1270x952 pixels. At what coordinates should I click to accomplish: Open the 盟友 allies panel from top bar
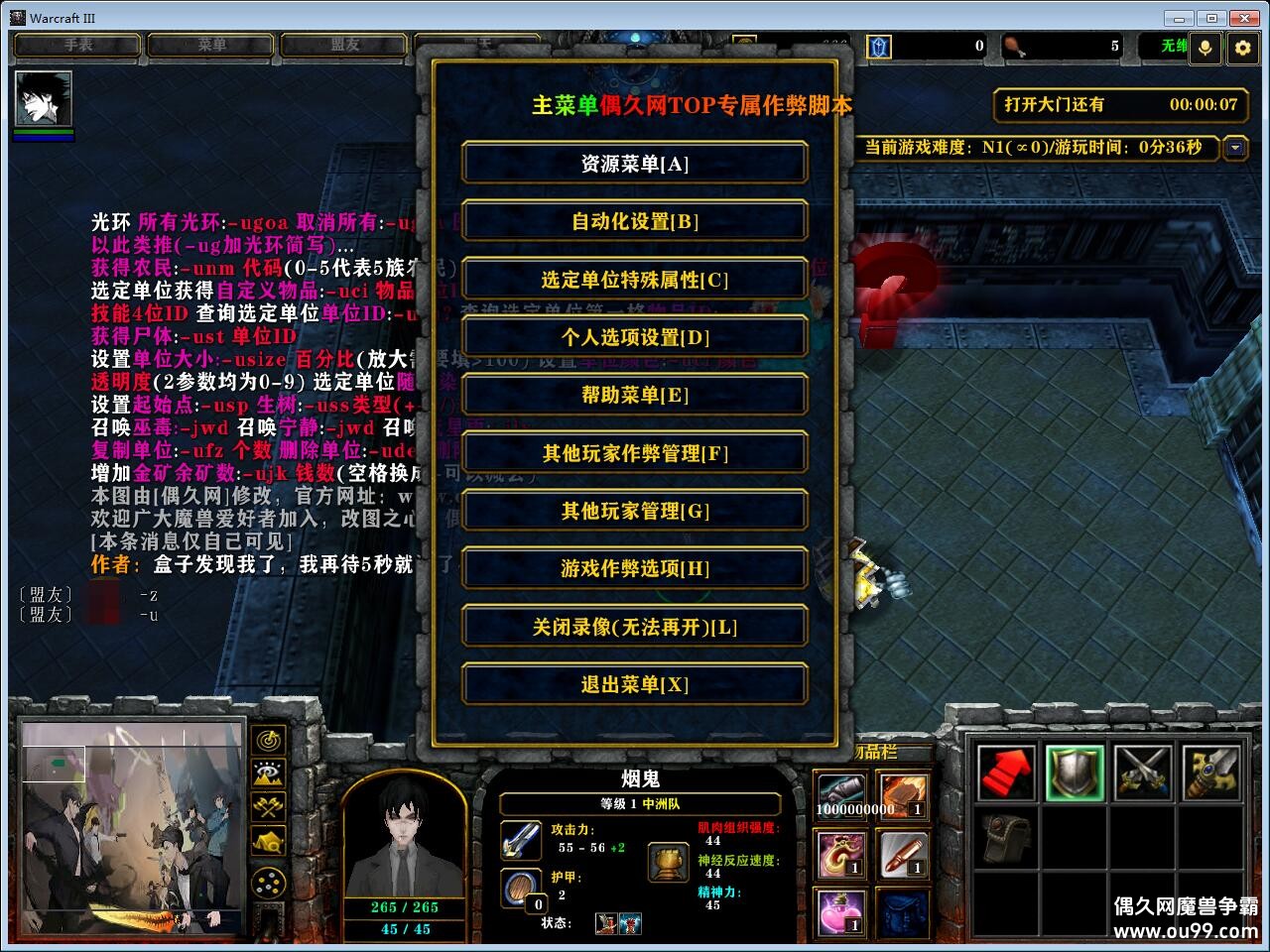tap(342, 44)
